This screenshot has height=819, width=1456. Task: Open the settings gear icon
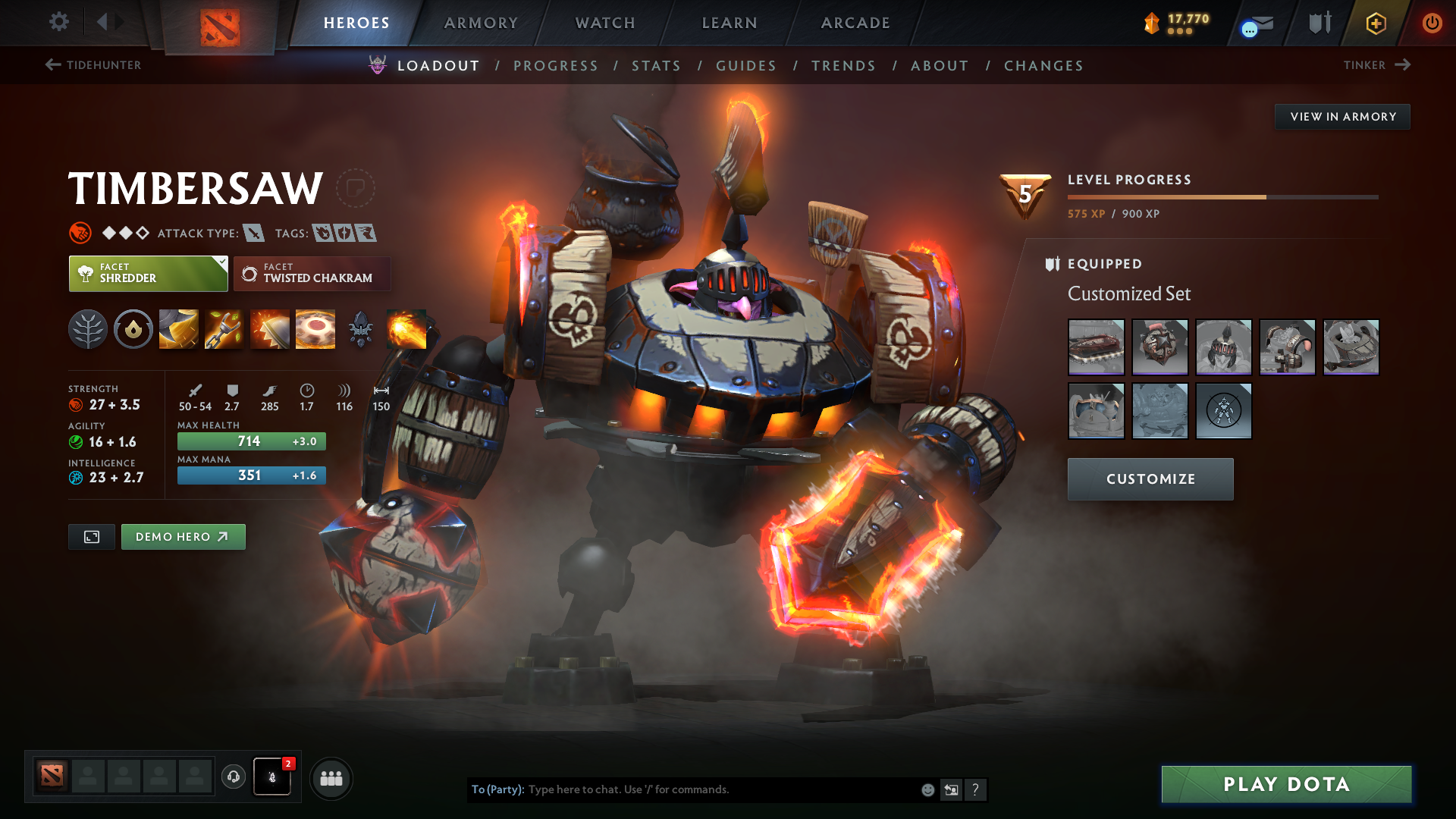(x=59, y=23)
